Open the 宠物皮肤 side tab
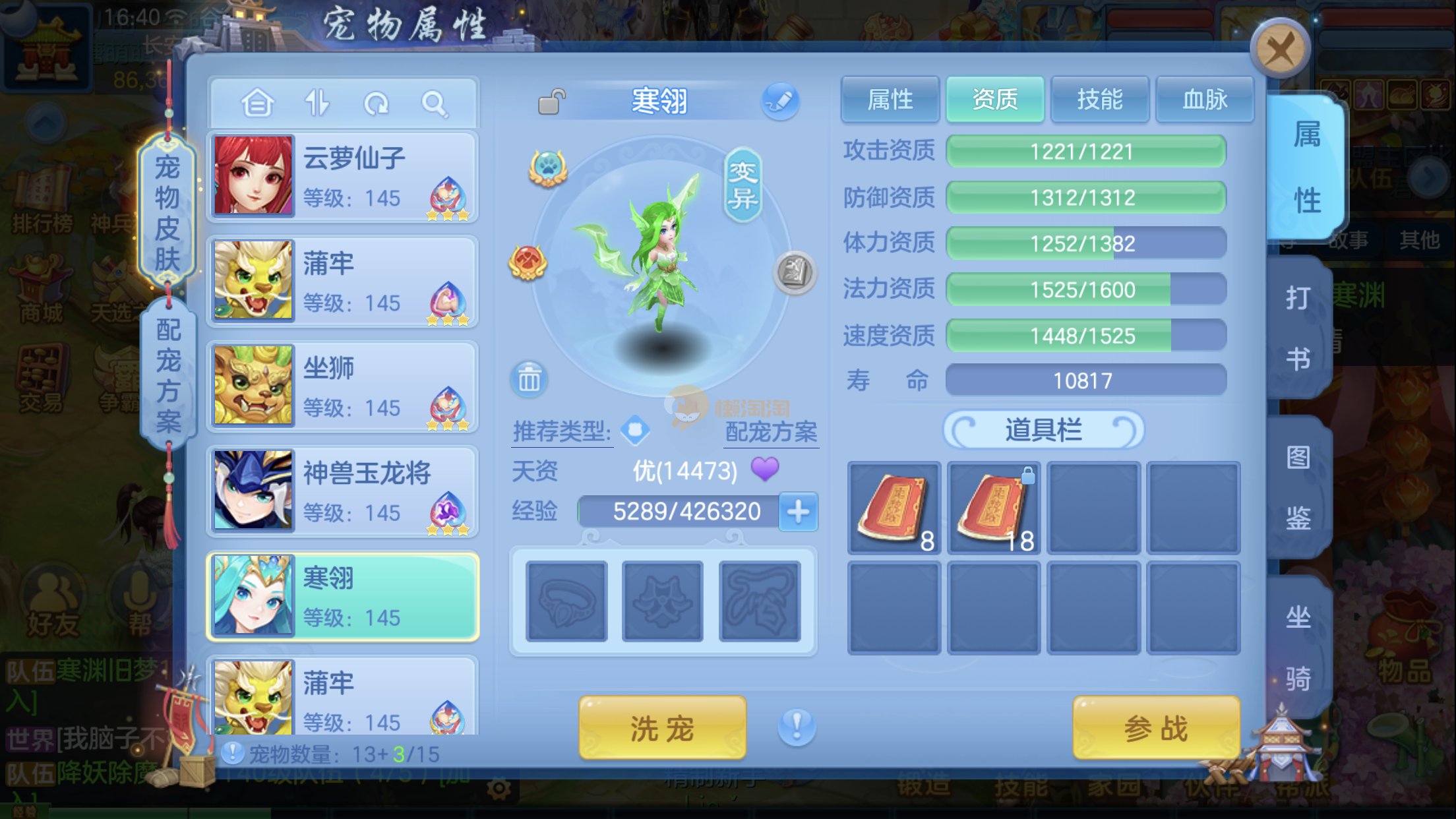Viewport: 1456px width, 819px height. pos(167,214)
